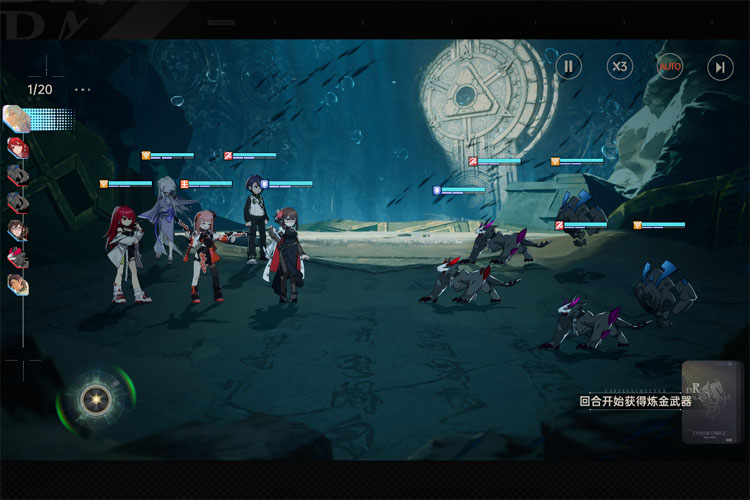Select the red-haired character turn-order portrait

point(17,147)
